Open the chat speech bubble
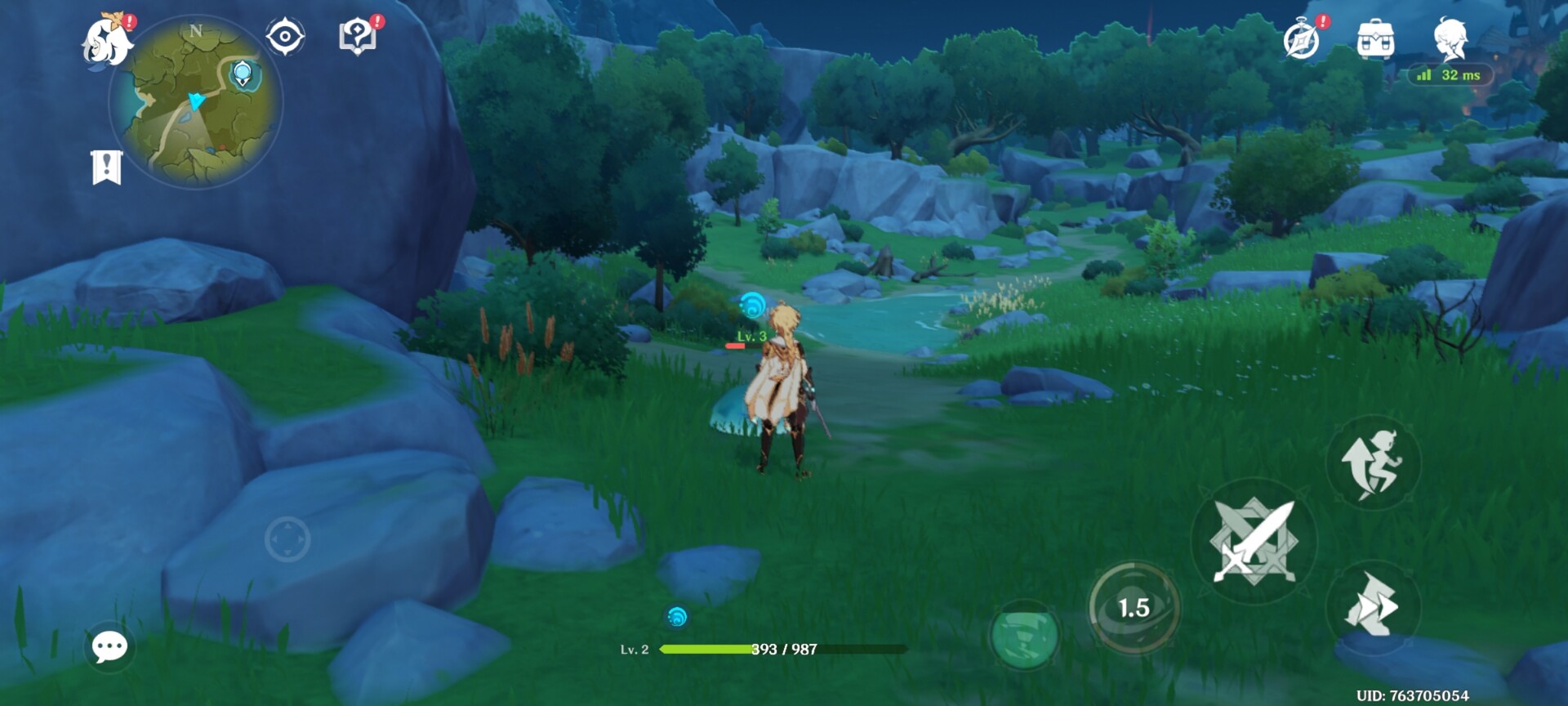Viewport: 1568px width, 706px height. point(109,647)
